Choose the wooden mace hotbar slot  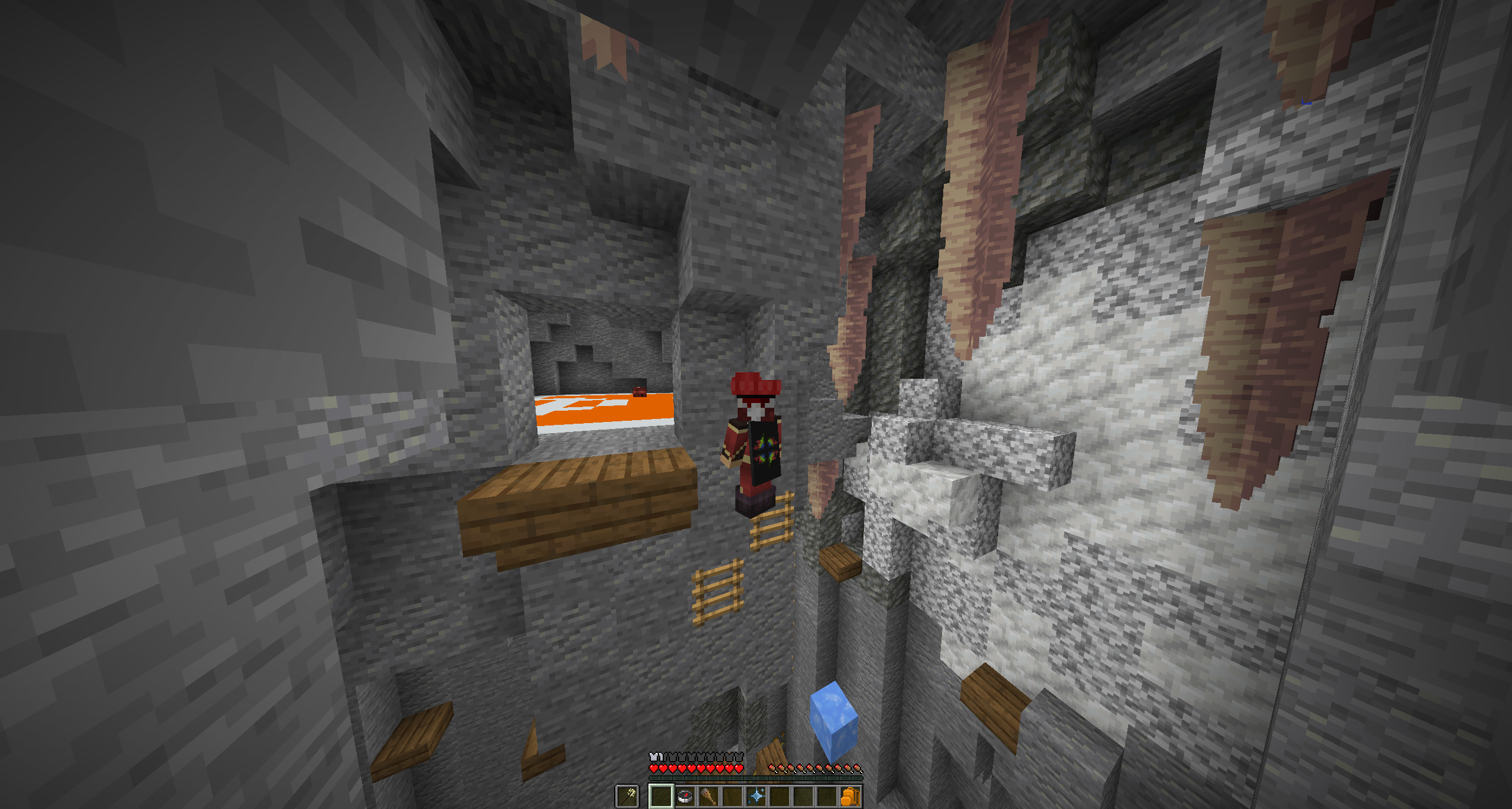tap(708, 797)
